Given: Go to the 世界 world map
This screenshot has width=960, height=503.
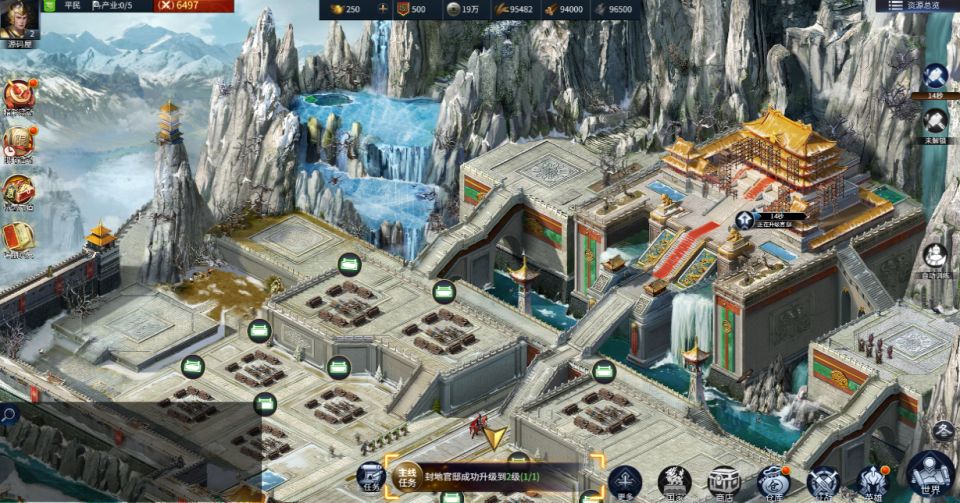Looking at the screenshot, I should (930, 476).
